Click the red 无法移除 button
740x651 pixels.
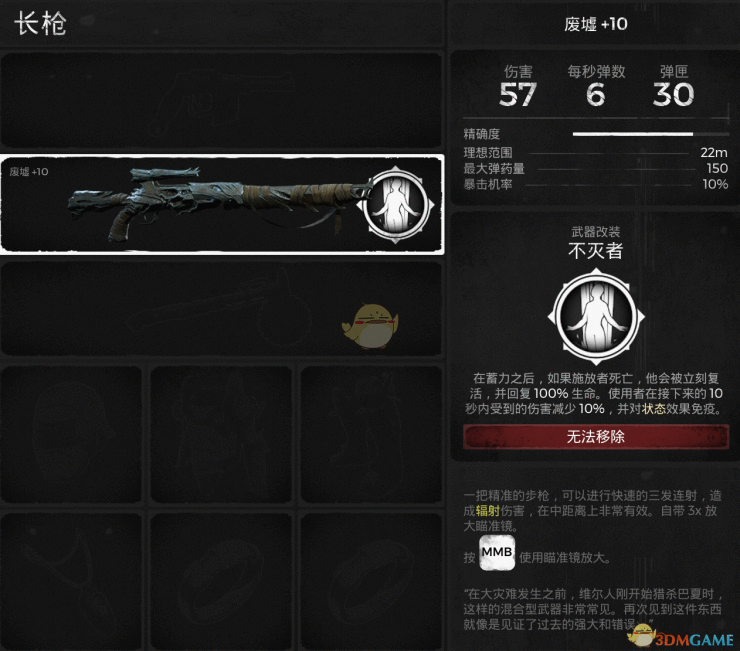click(595, 437)
